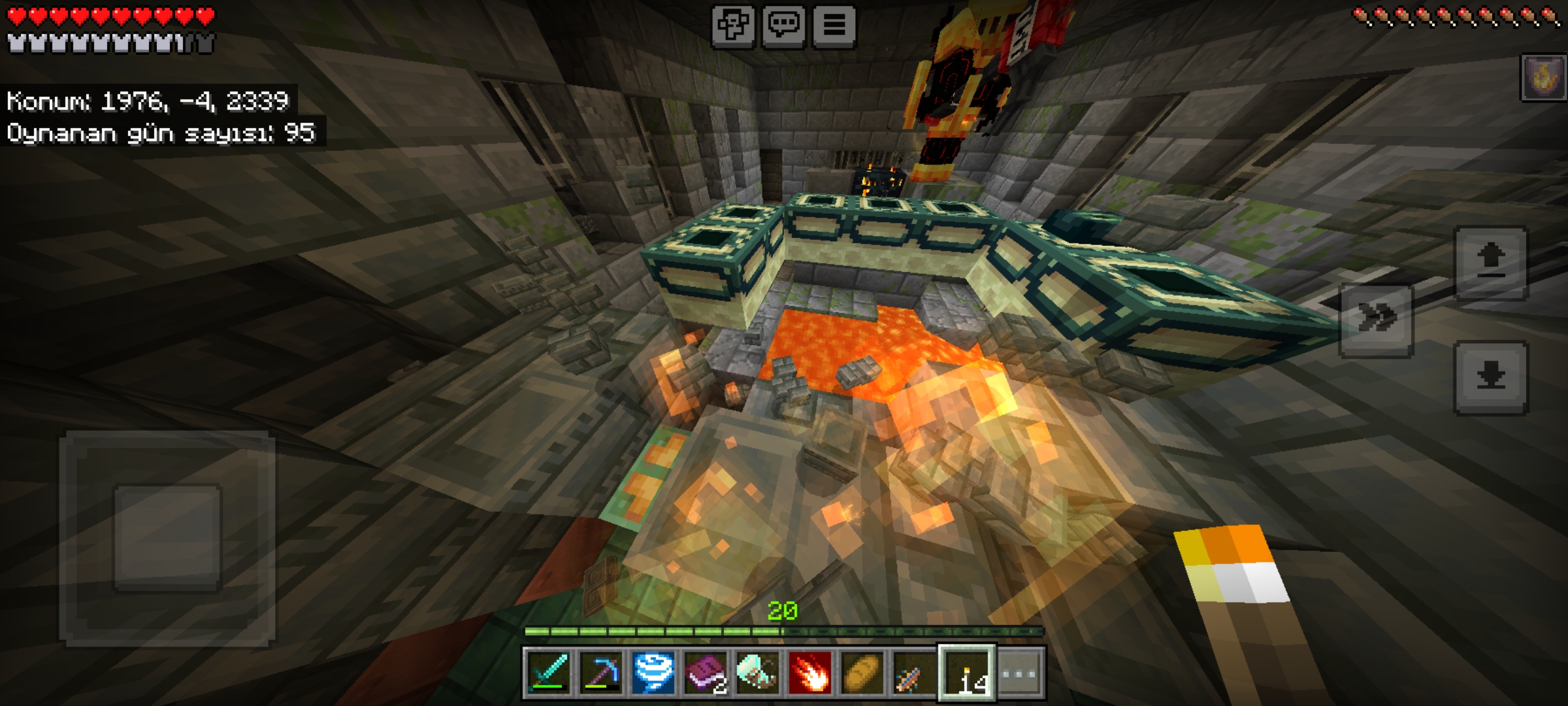Open the pause menu
Viewport: 1568px width, 706px height.
(x=834, y=26)
